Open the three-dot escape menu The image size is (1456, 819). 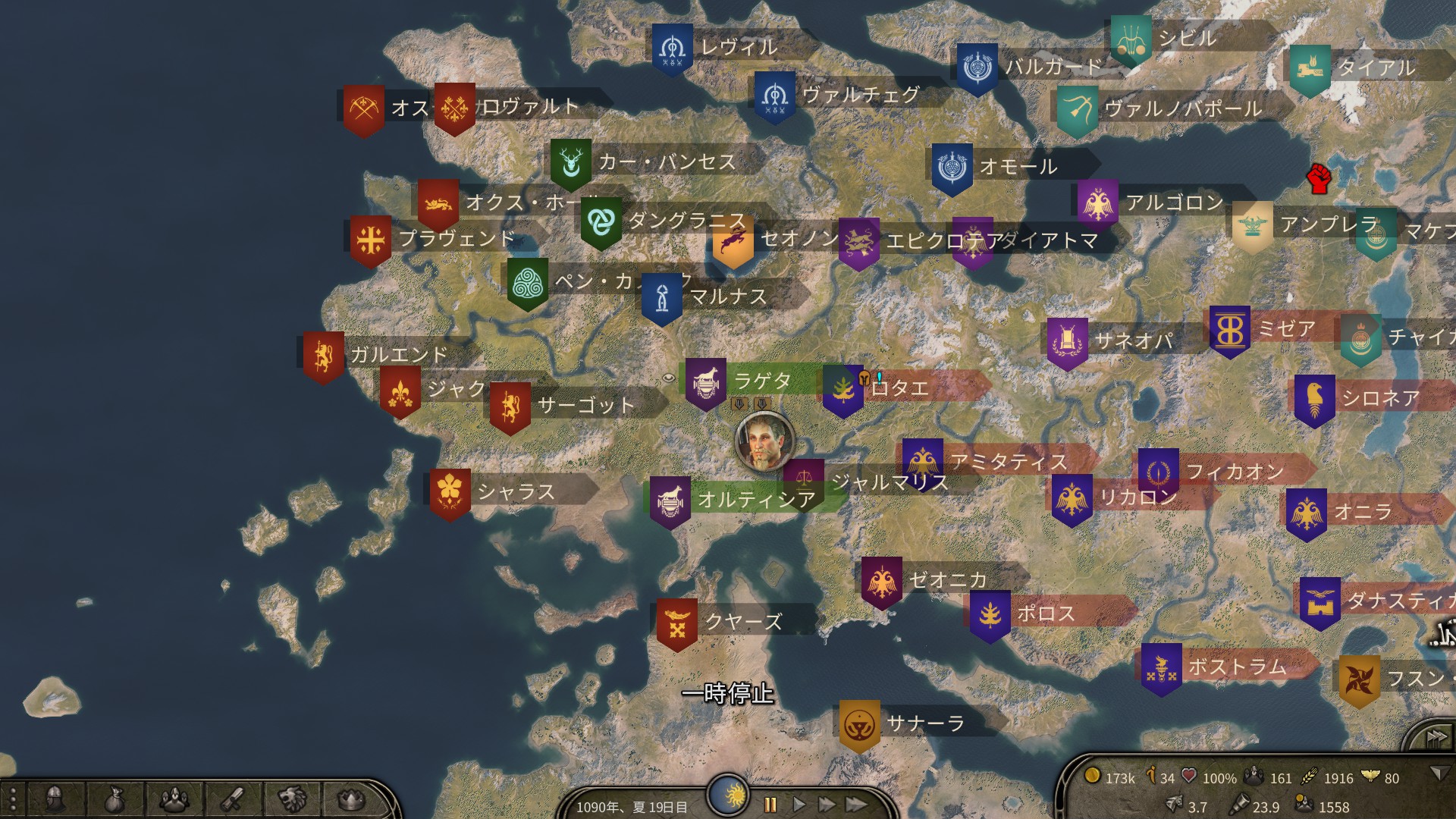click(x=13, y=799)
